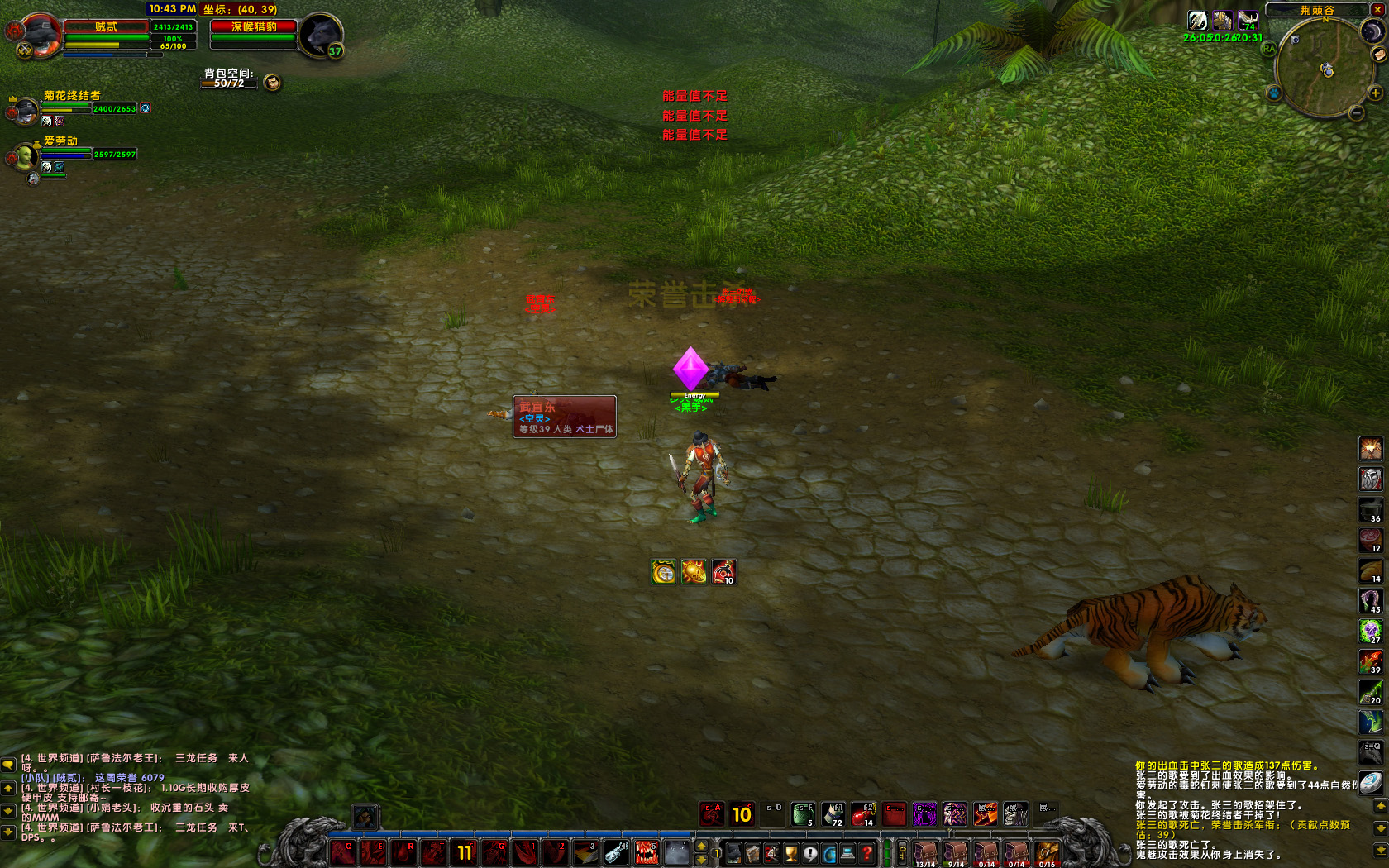Viewport: 1389px width, 868px height.
Task: Click the green RA minimap button
Action: pyautogui.click(x=1269, y=49)
